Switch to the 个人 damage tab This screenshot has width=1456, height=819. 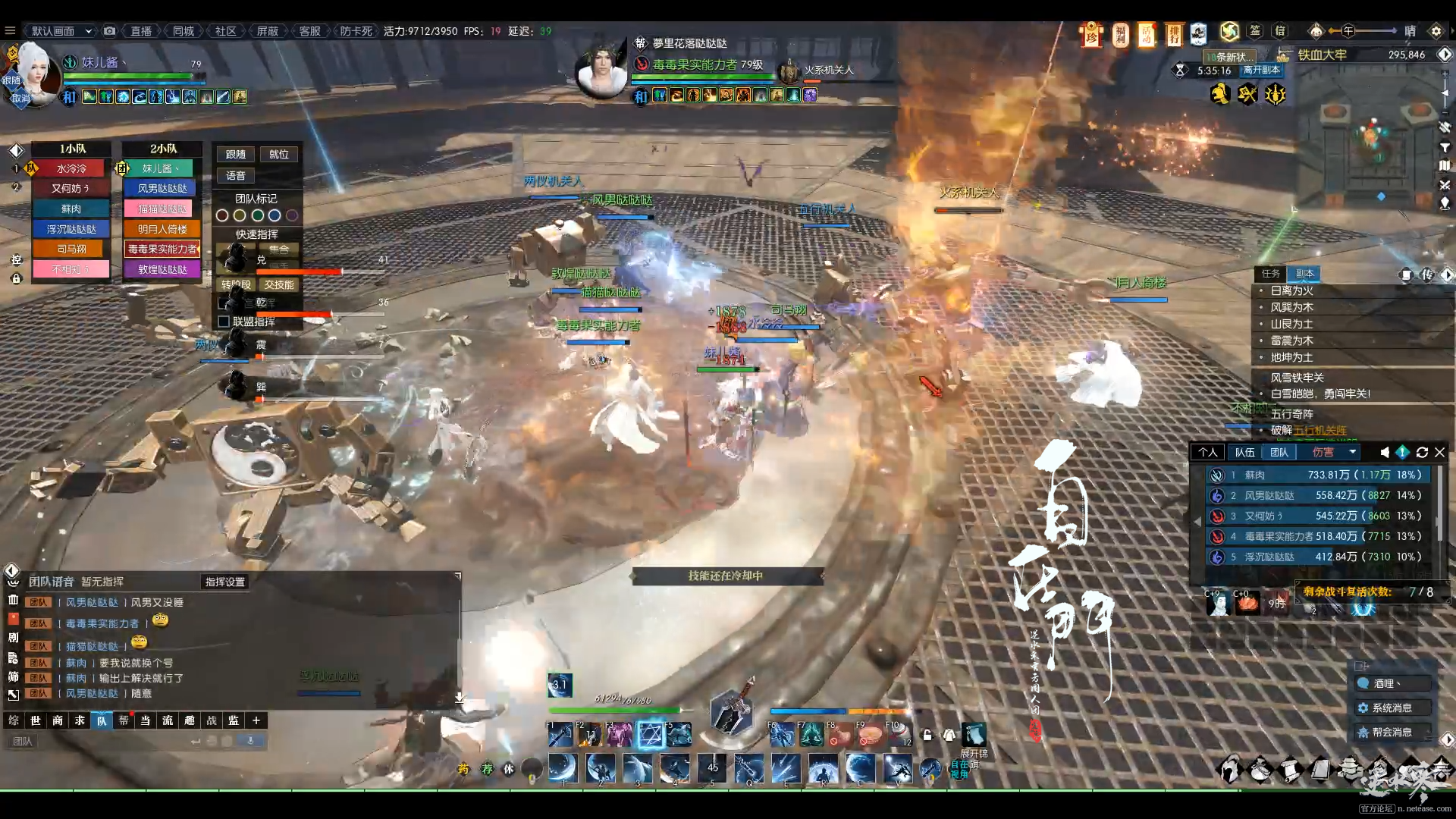1207,452
